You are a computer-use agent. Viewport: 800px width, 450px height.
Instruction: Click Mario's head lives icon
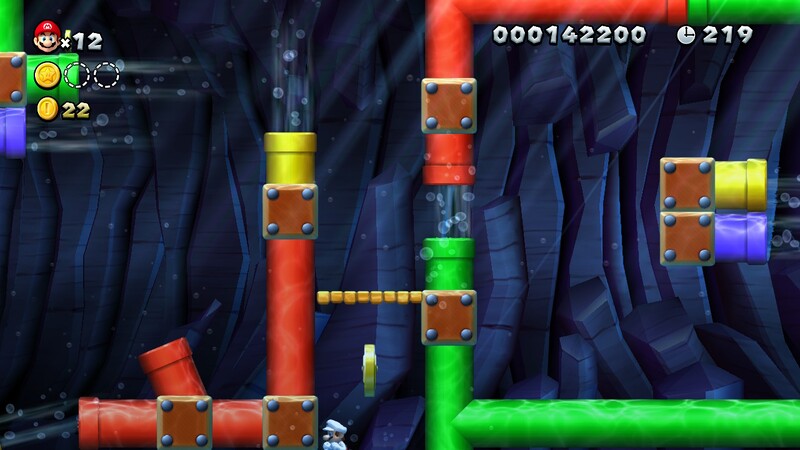point(45,37)
